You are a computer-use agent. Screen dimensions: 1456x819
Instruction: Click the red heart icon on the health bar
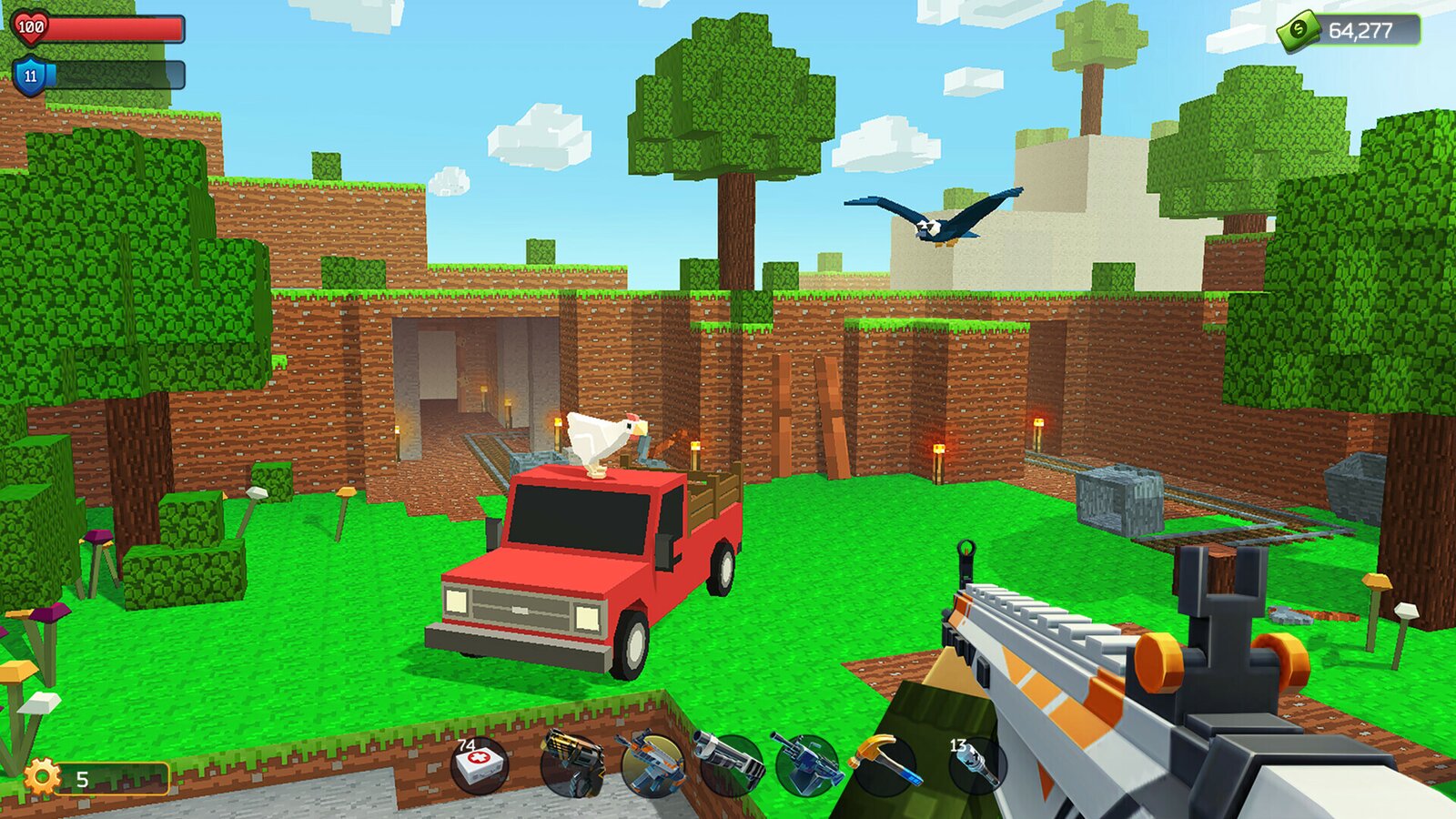click(x=30, y=30)
